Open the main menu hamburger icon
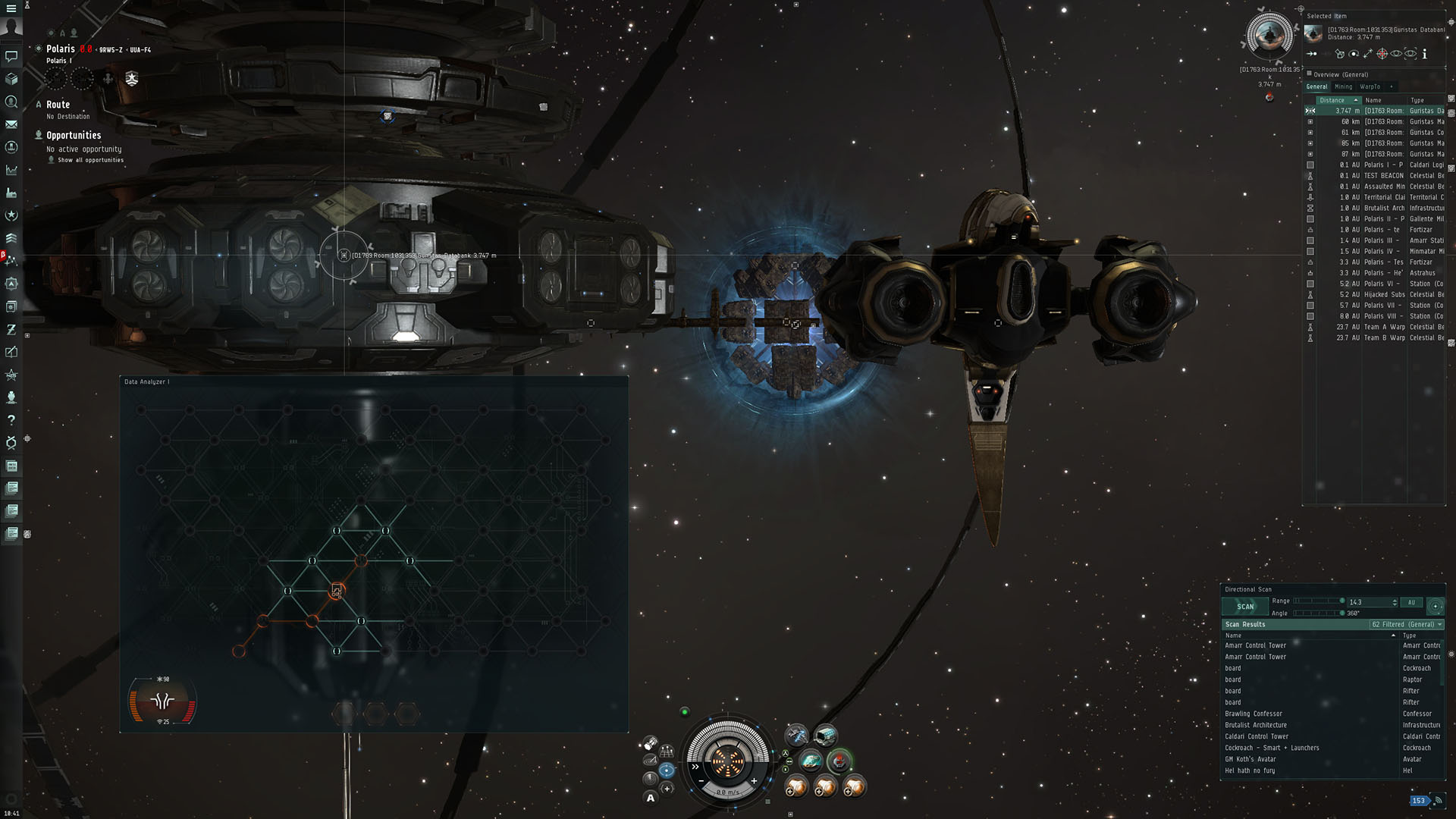 [x=11, y=8]
